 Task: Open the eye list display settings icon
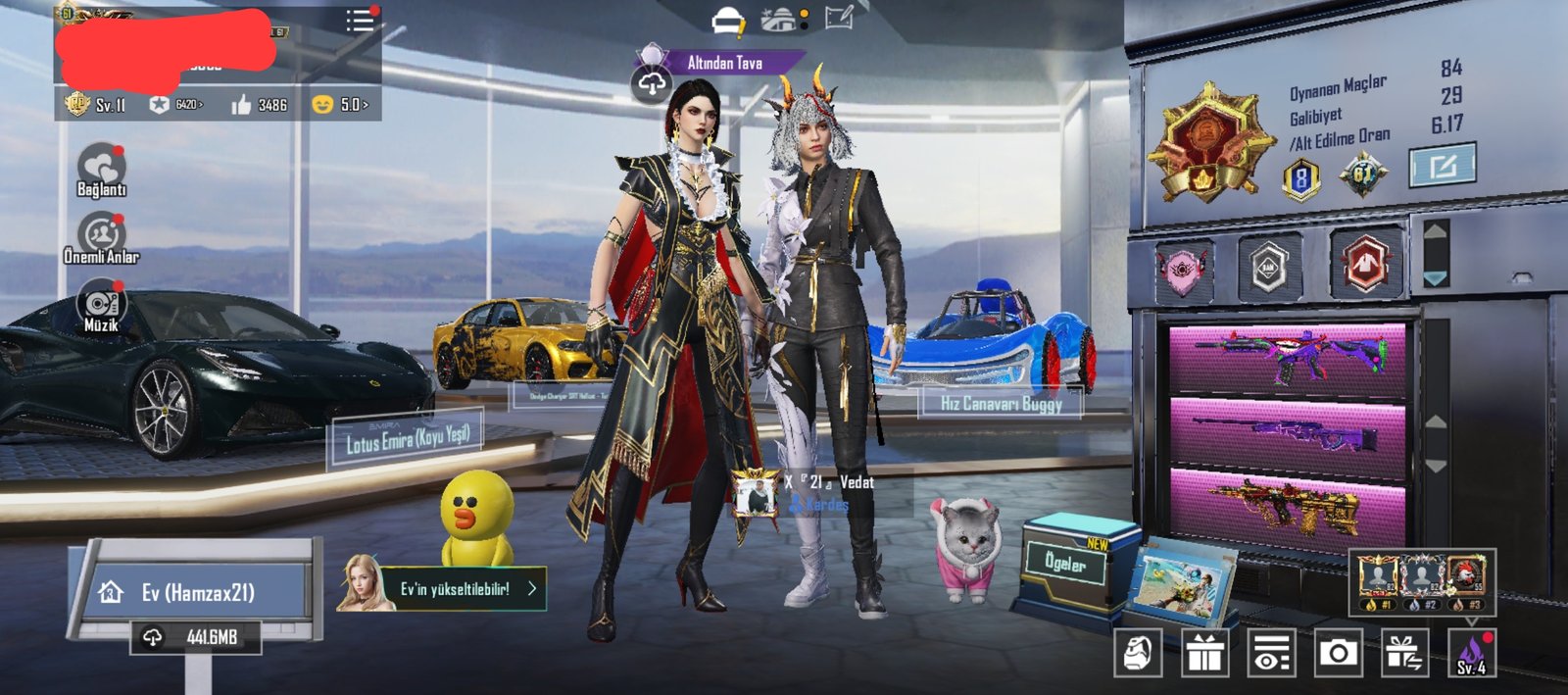1271,653
